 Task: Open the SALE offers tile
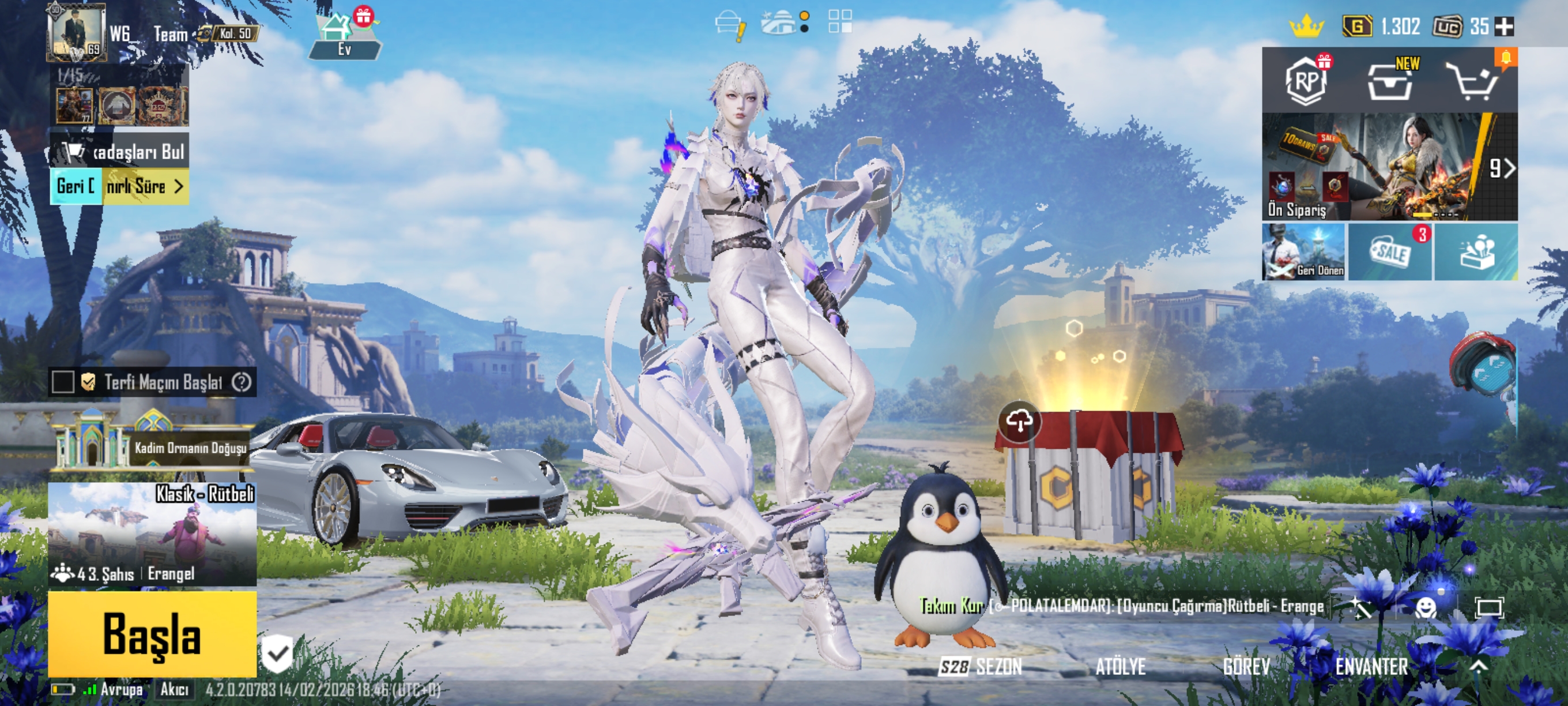1390,252
